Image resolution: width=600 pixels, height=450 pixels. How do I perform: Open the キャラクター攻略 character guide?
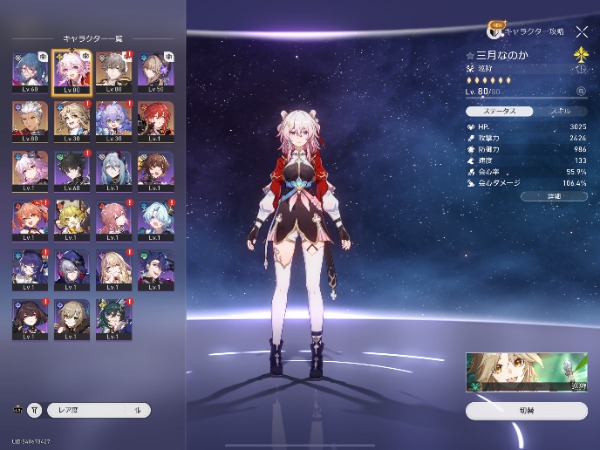click(527, 31)
